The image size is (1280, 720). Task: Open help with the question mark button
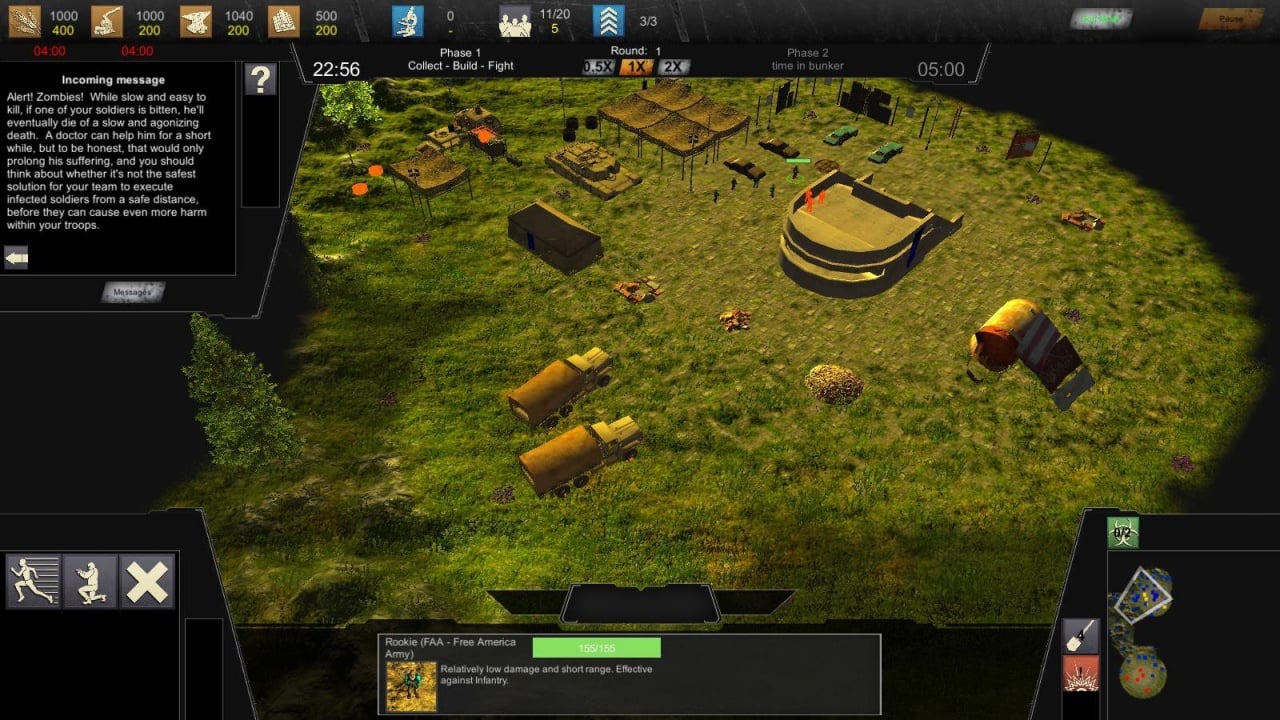click(260, 79)
